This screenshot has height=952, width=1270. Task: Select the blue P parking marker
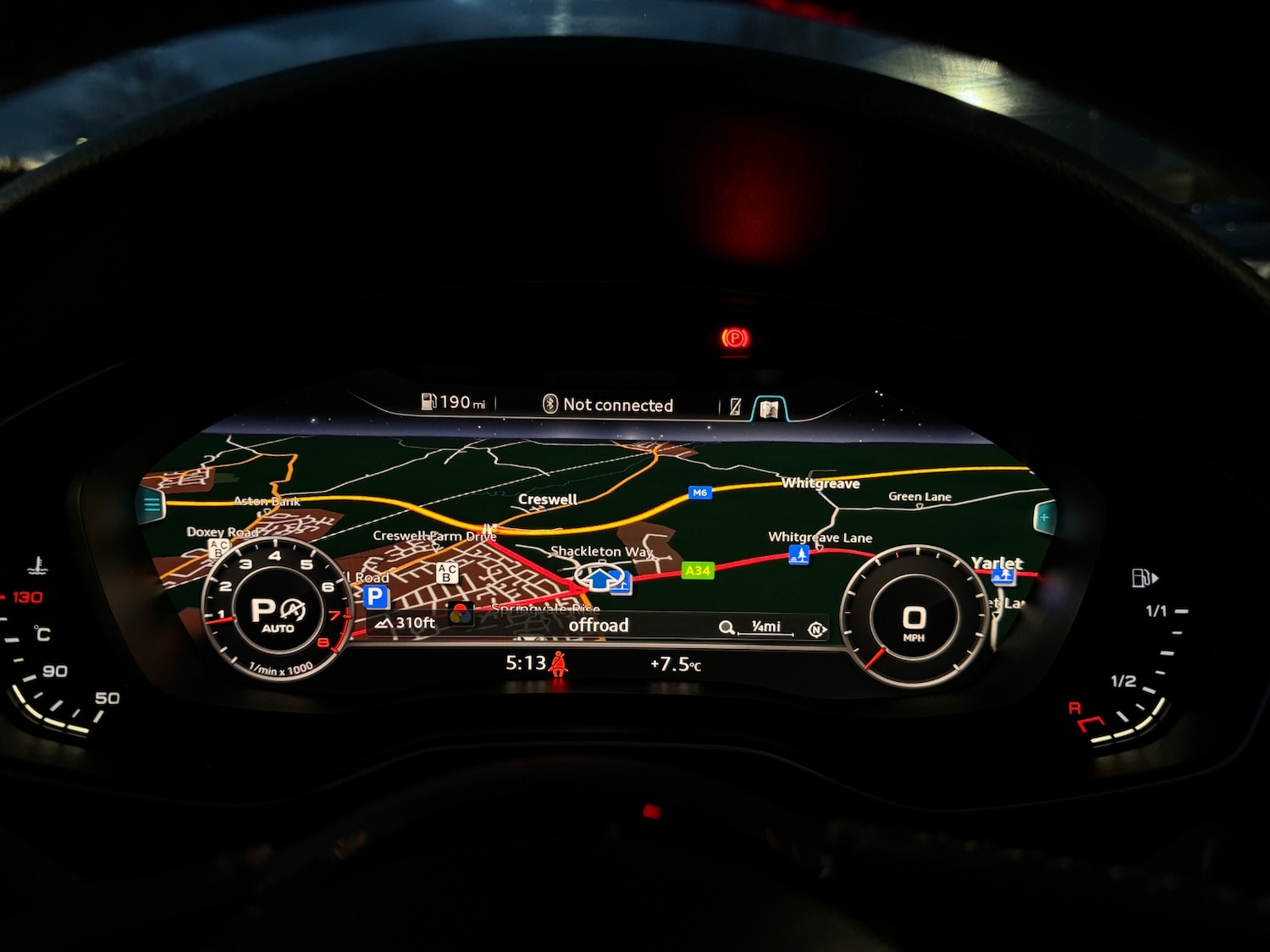[x=375, y=597]
